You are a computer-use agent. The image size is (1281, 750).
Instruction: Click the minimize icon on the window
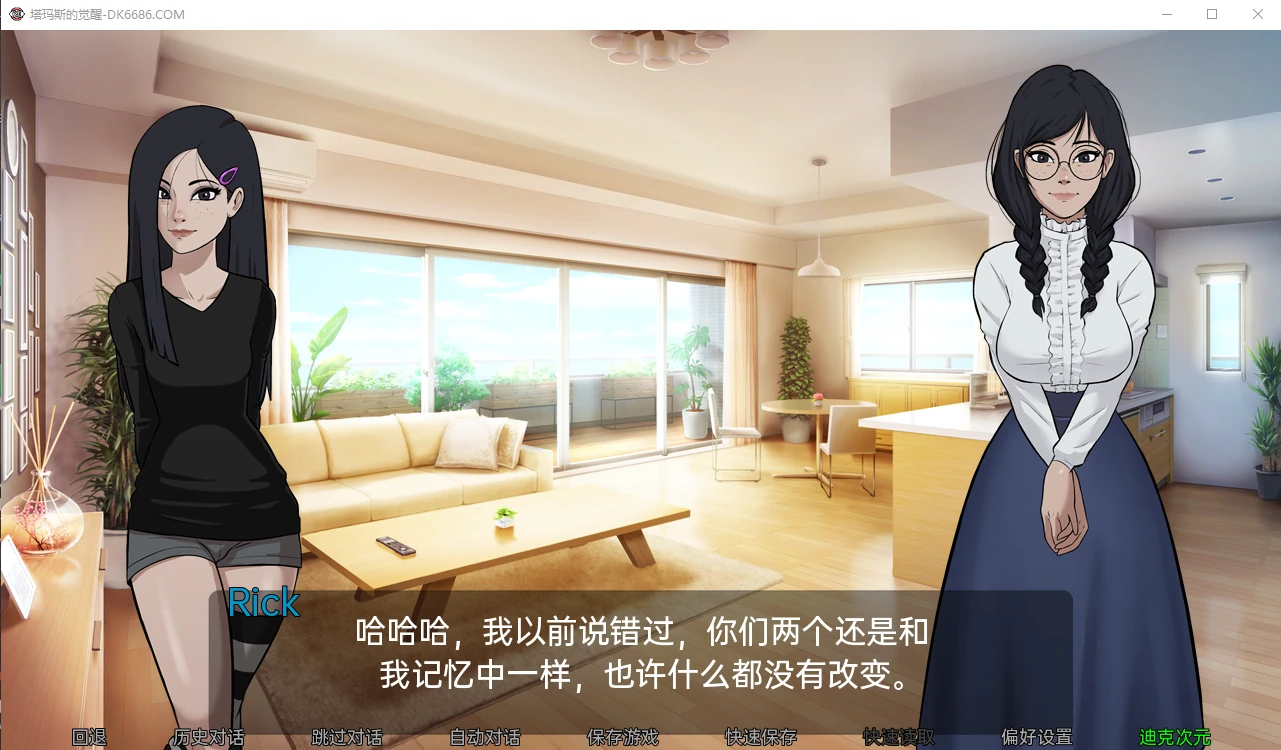pos(1166,14)
